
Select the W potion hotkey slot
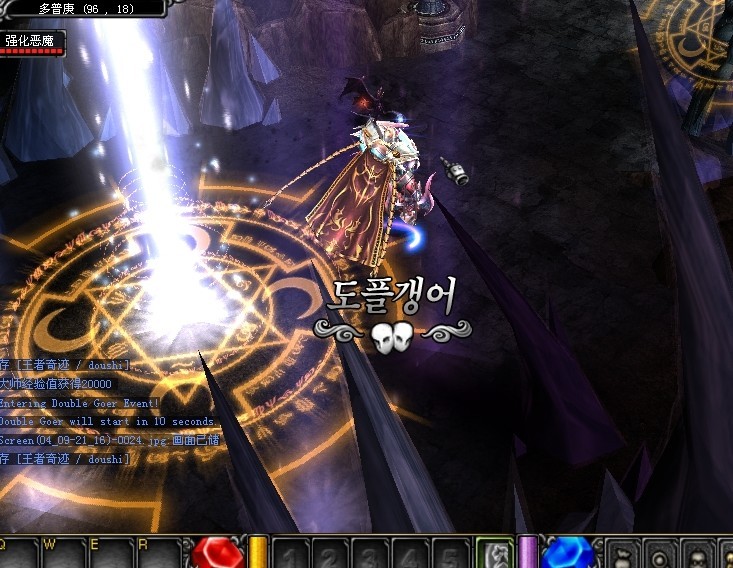point(63,554)
